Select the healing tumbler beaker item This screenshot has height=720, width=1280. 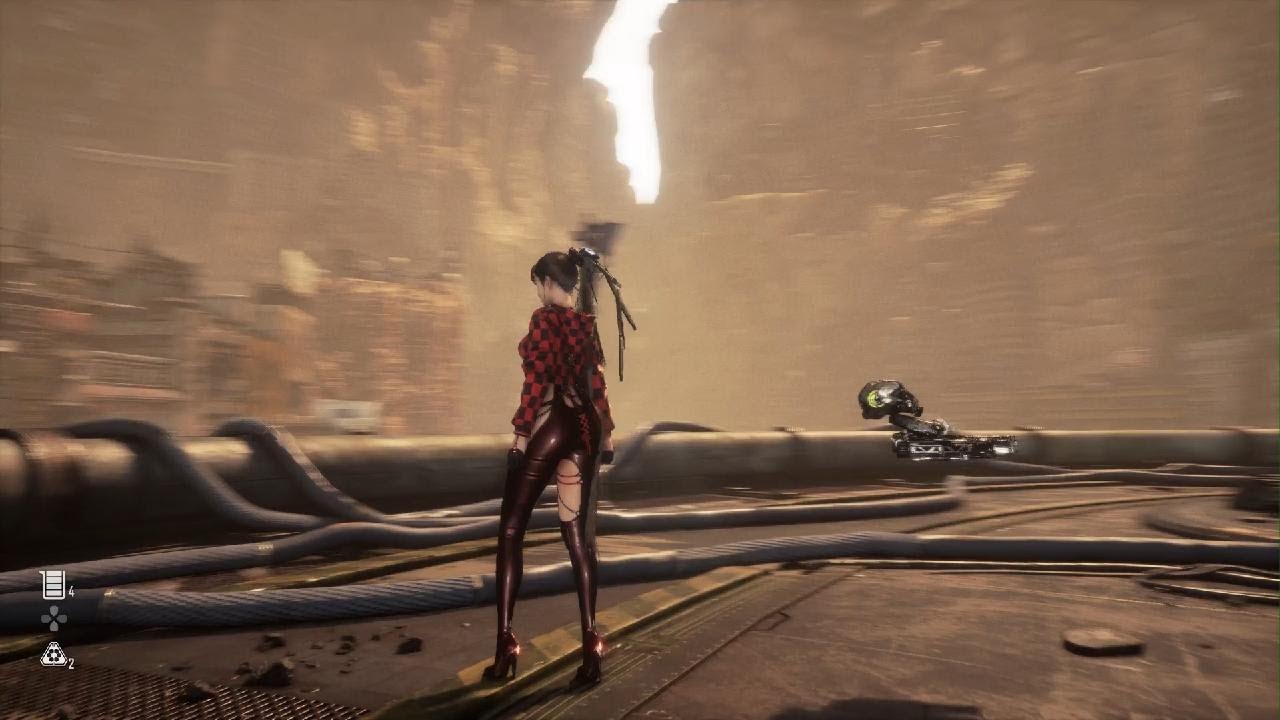pyautogui.click(x=53, y=584)
